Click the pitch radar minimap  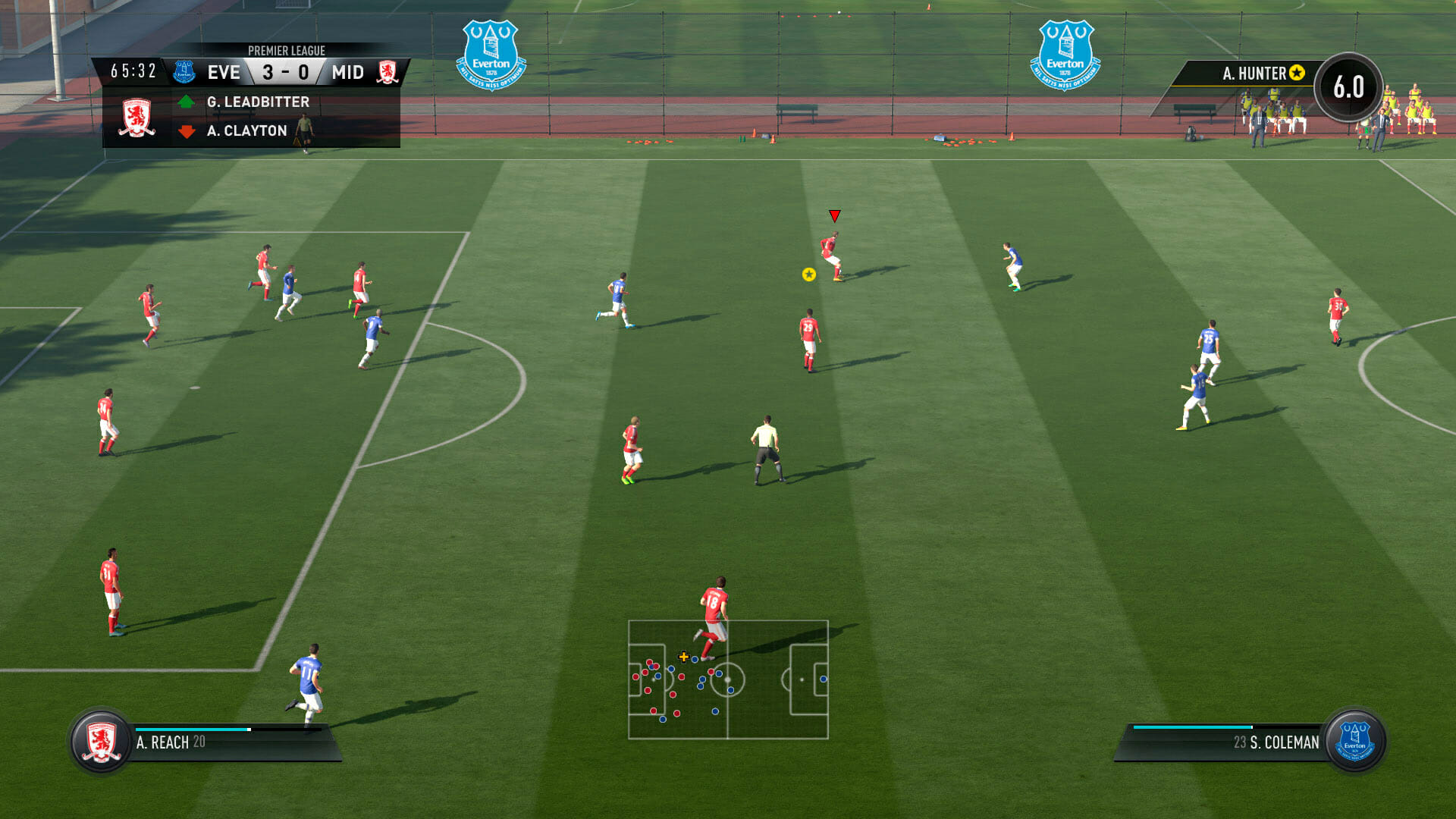click(x=728, y=679)
